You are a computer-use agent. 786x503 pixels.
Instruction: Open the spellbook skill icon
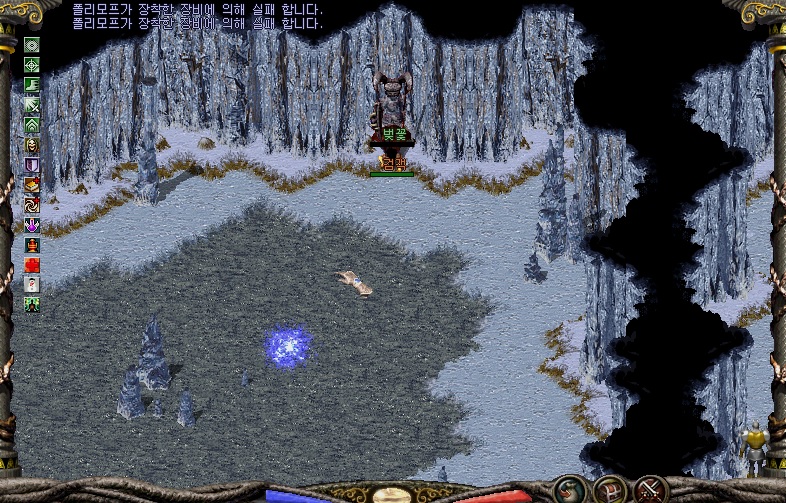click(x=32, y=185)
